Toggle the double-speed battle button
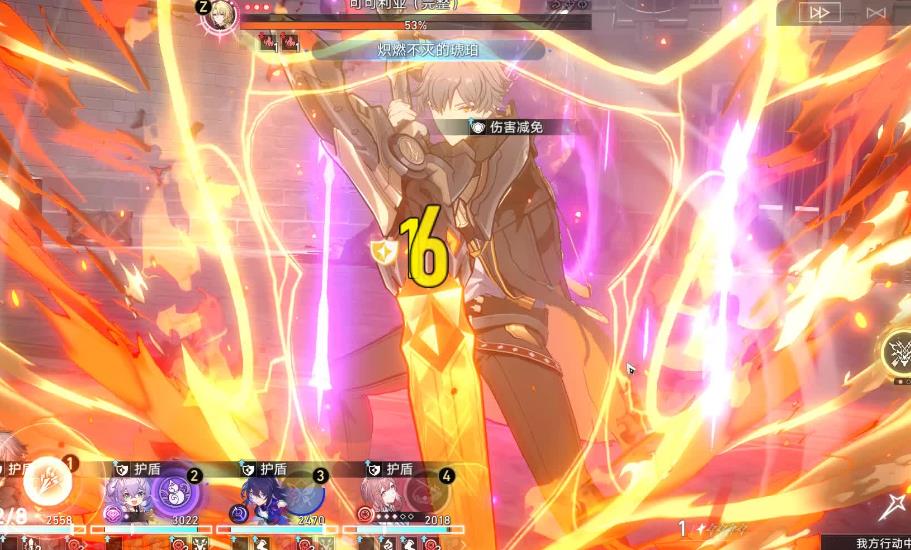The width and height of the screenshot is (911, 550). (x=820, y=12)
